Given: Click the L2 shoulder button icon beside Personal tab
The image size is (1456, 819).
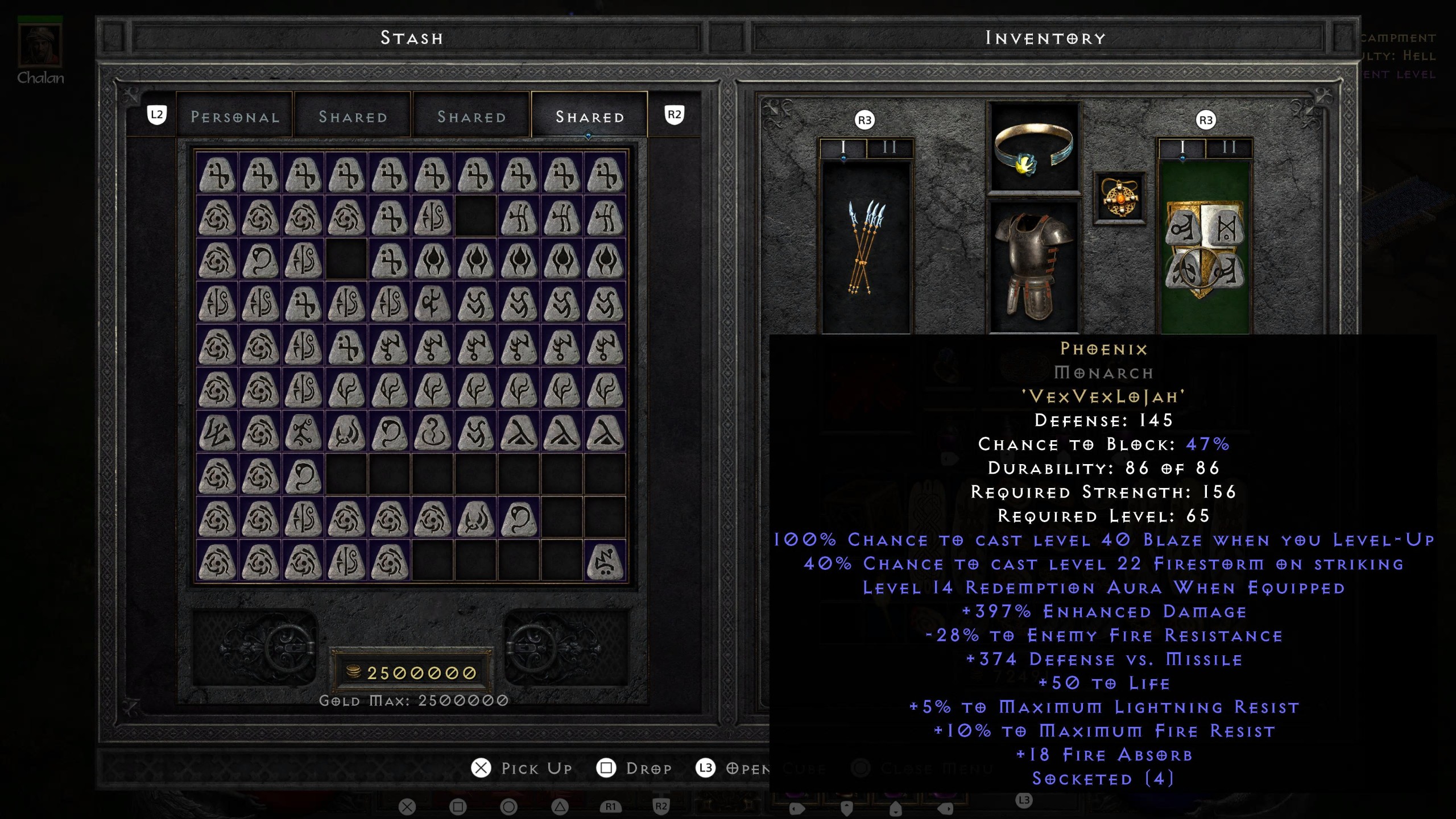Looking at the screenshot, I should tap(158, 115).
